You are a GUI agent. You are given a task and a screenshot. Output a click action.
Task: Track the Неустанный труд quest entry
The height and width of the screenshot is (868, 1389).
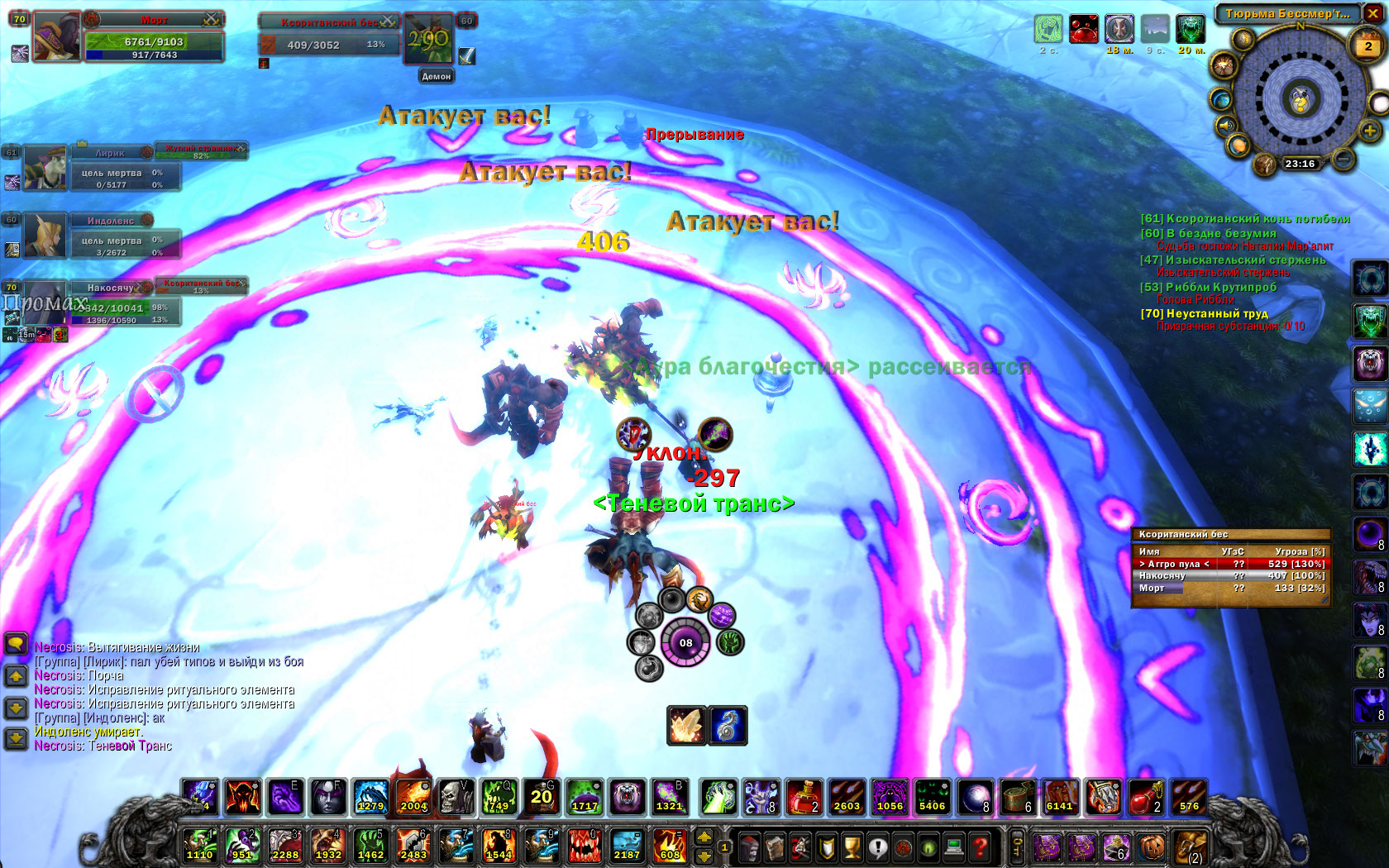(1215, 314)
